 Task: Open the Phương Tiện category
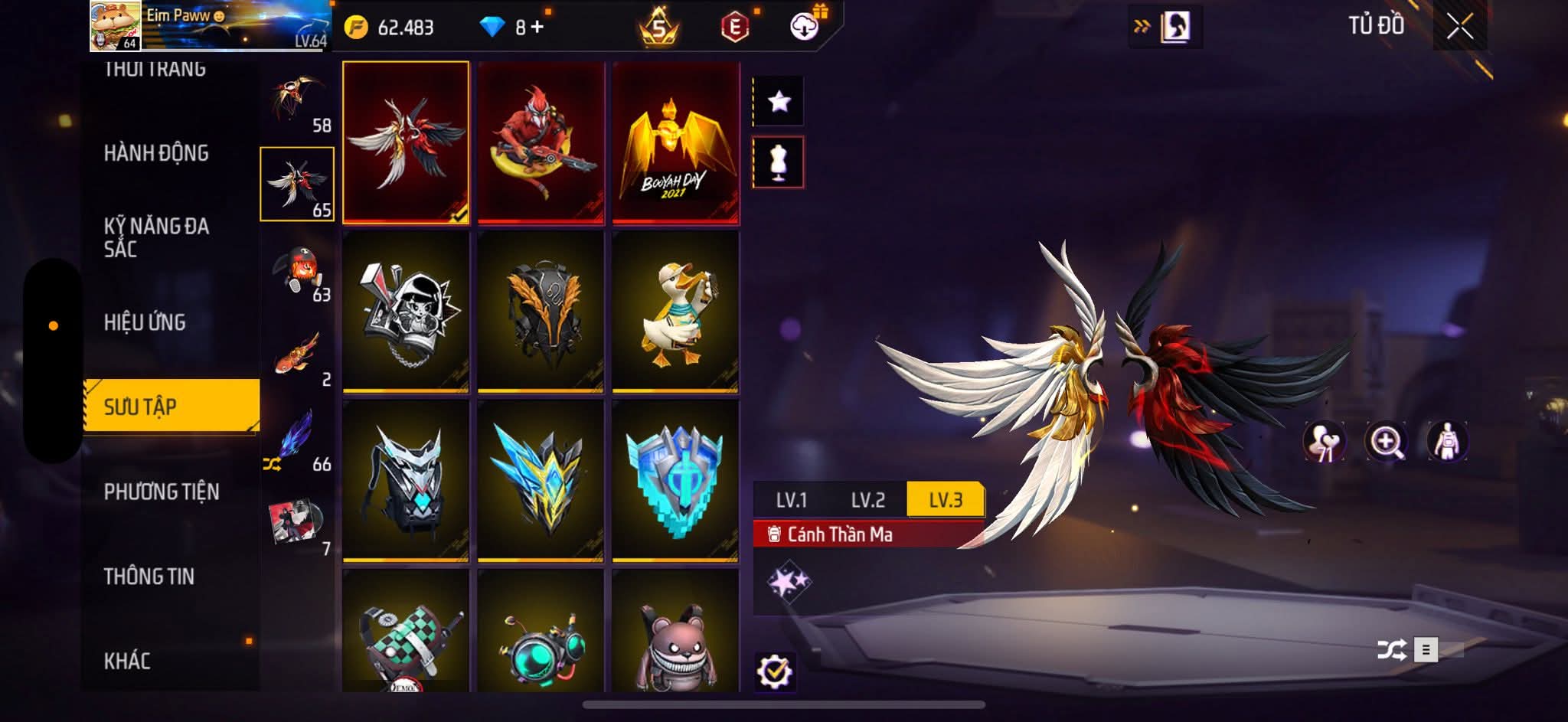[x=162, y=492]
